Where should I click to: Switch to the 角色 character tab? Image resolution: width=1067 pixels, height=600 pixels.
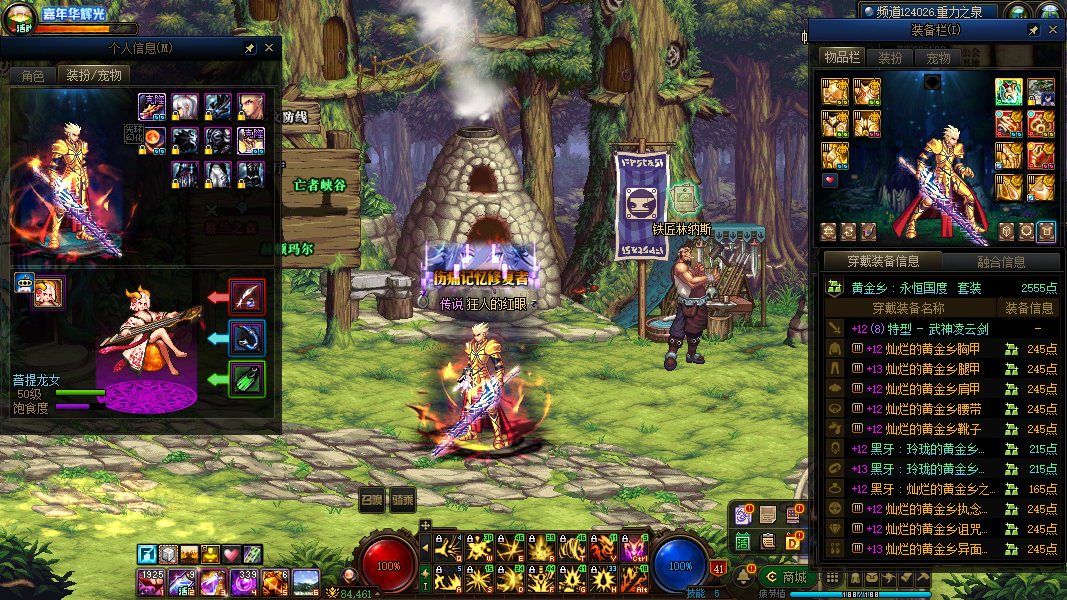pos(33,75)
